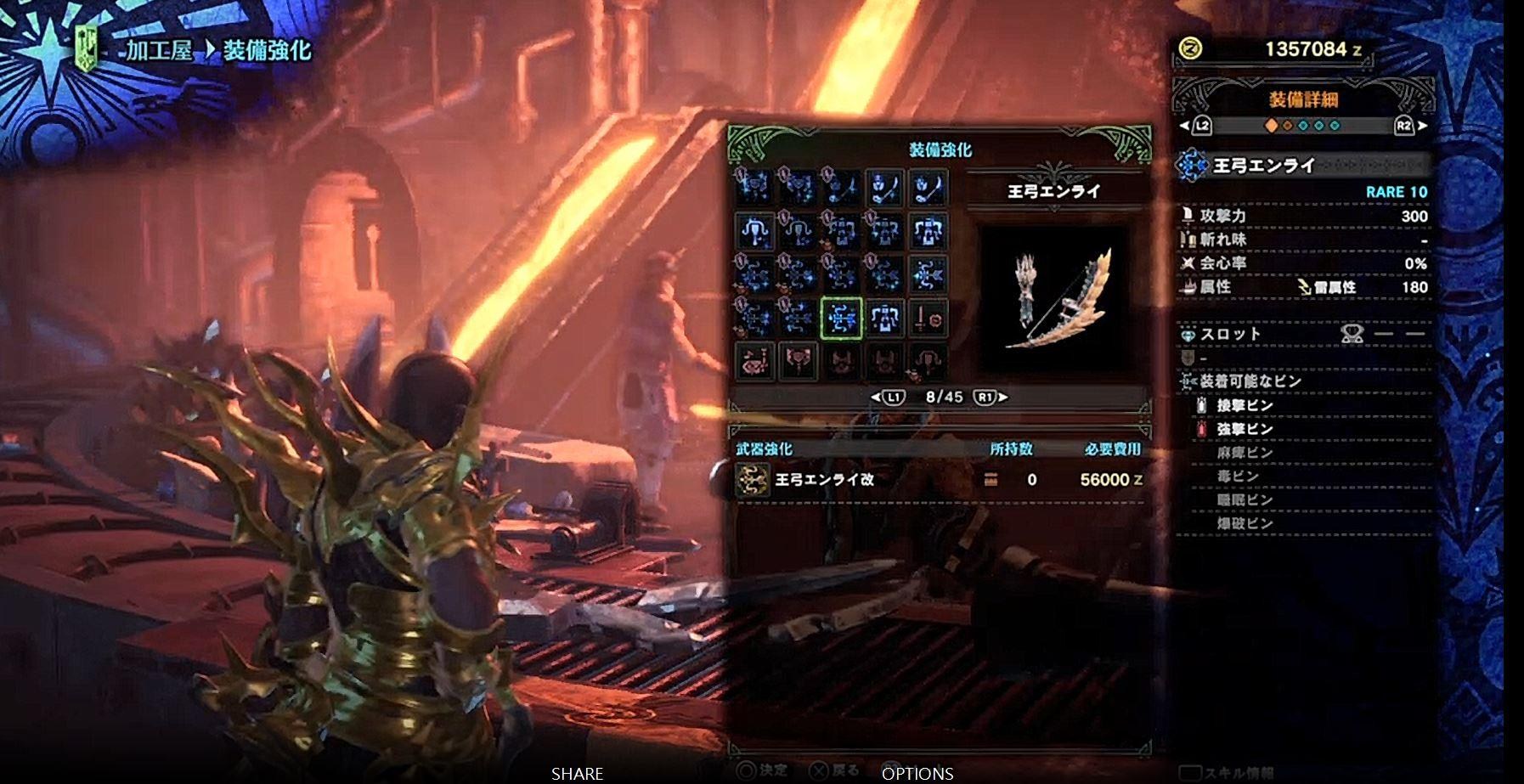The height and width of the screenshot is (784, 1524).
Task: Select the 王弓エンライ改 upgrade row
Action: click(939, 480)
